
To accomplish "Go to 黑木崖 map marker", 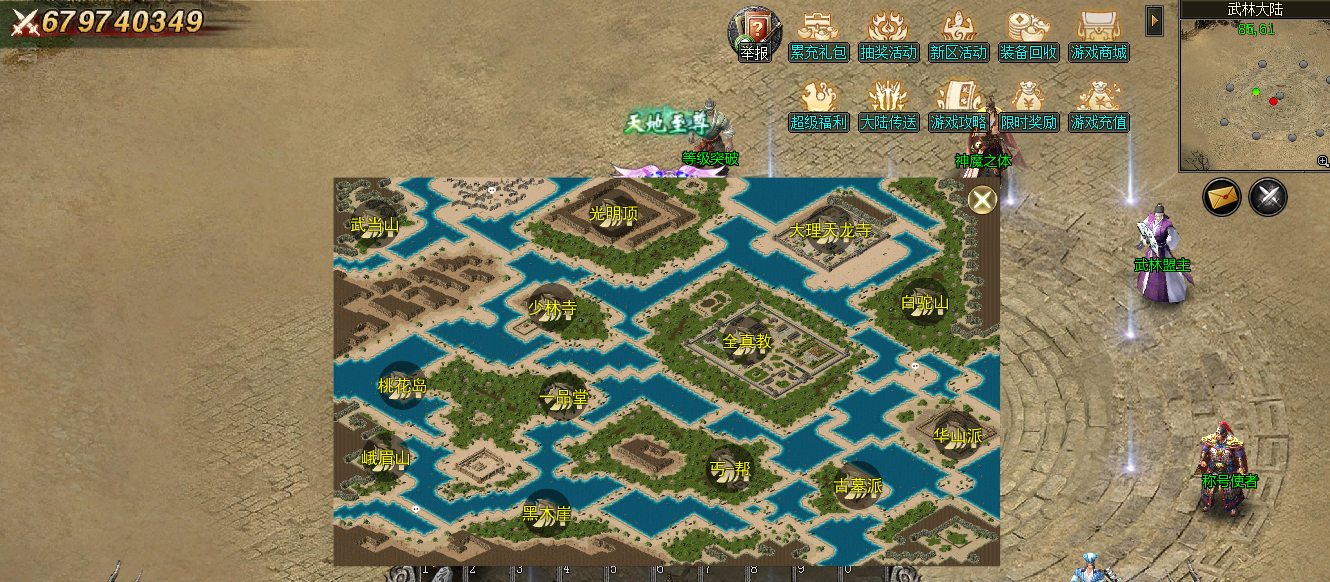I will [546, 514].
